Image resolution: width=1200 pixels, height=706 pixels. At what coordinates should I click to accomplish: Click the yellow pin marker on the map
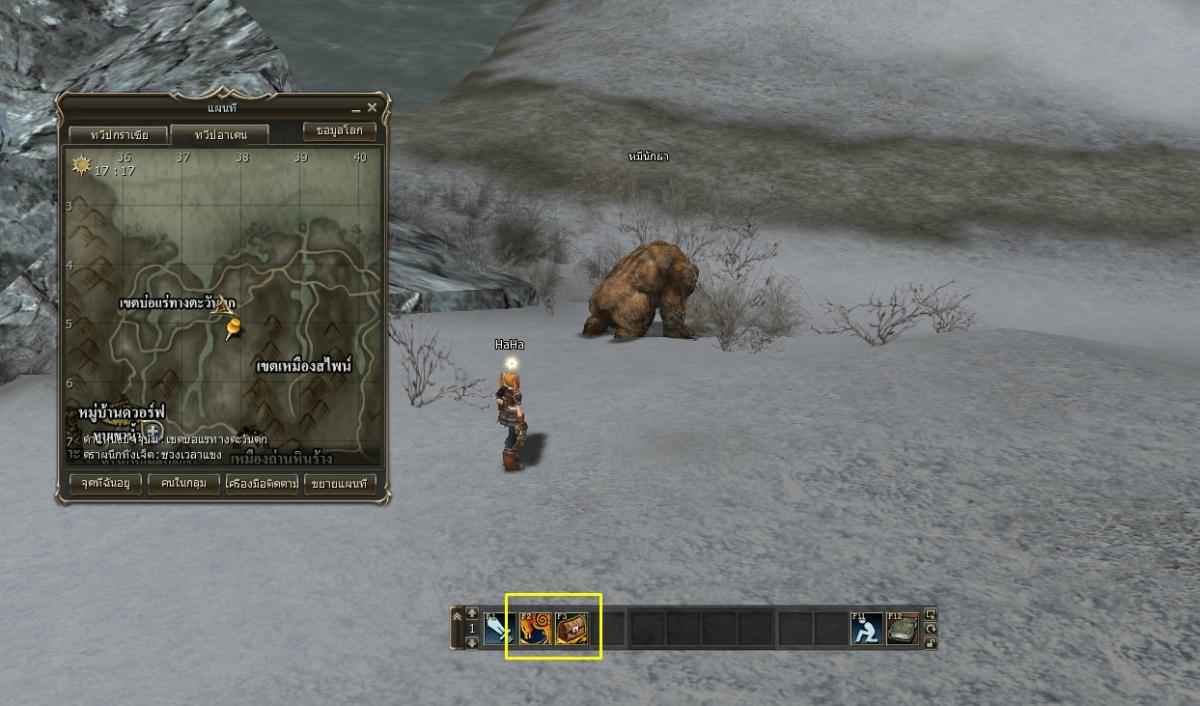click(234, 327)
